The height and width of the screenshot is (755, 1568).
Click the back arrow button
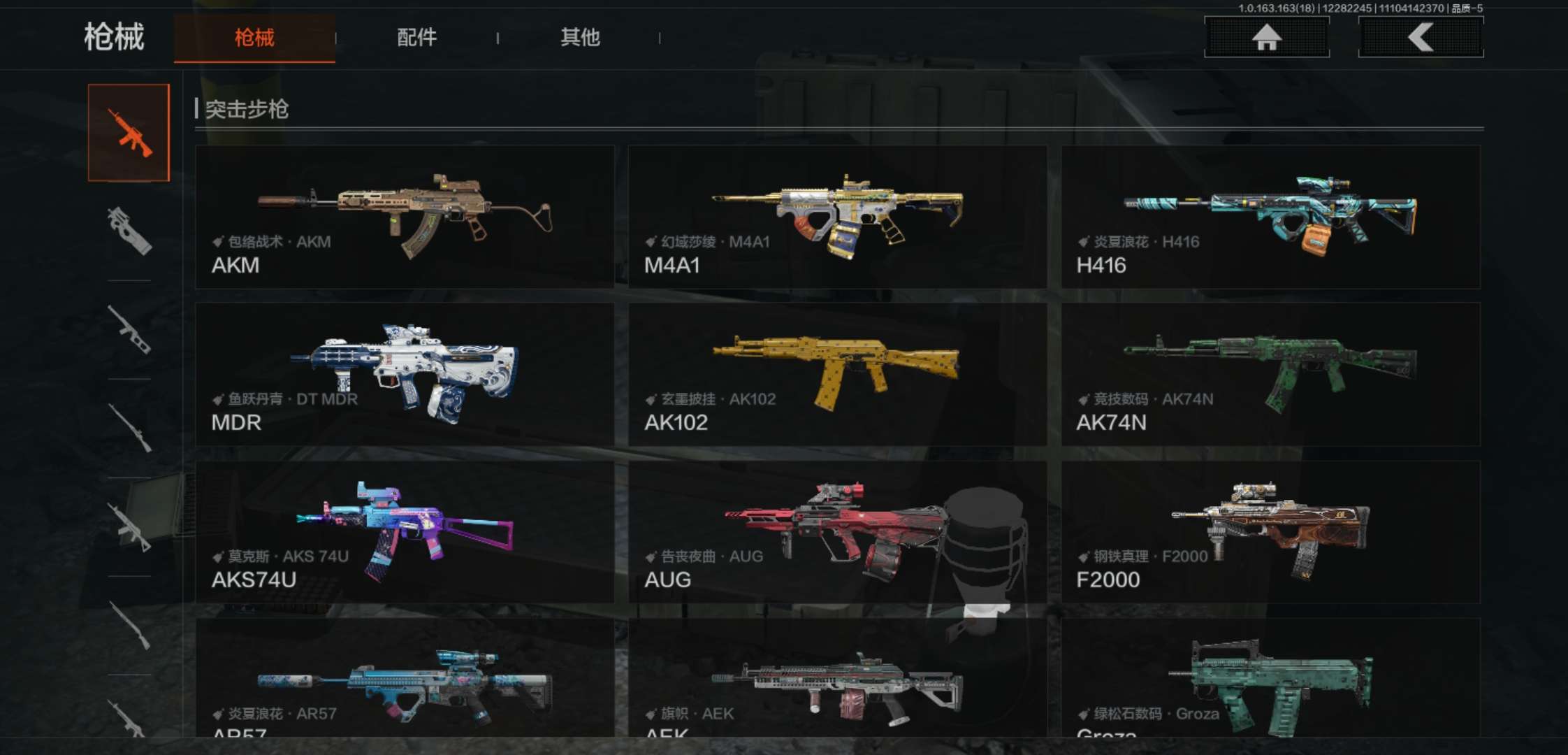coord(1421,37)
